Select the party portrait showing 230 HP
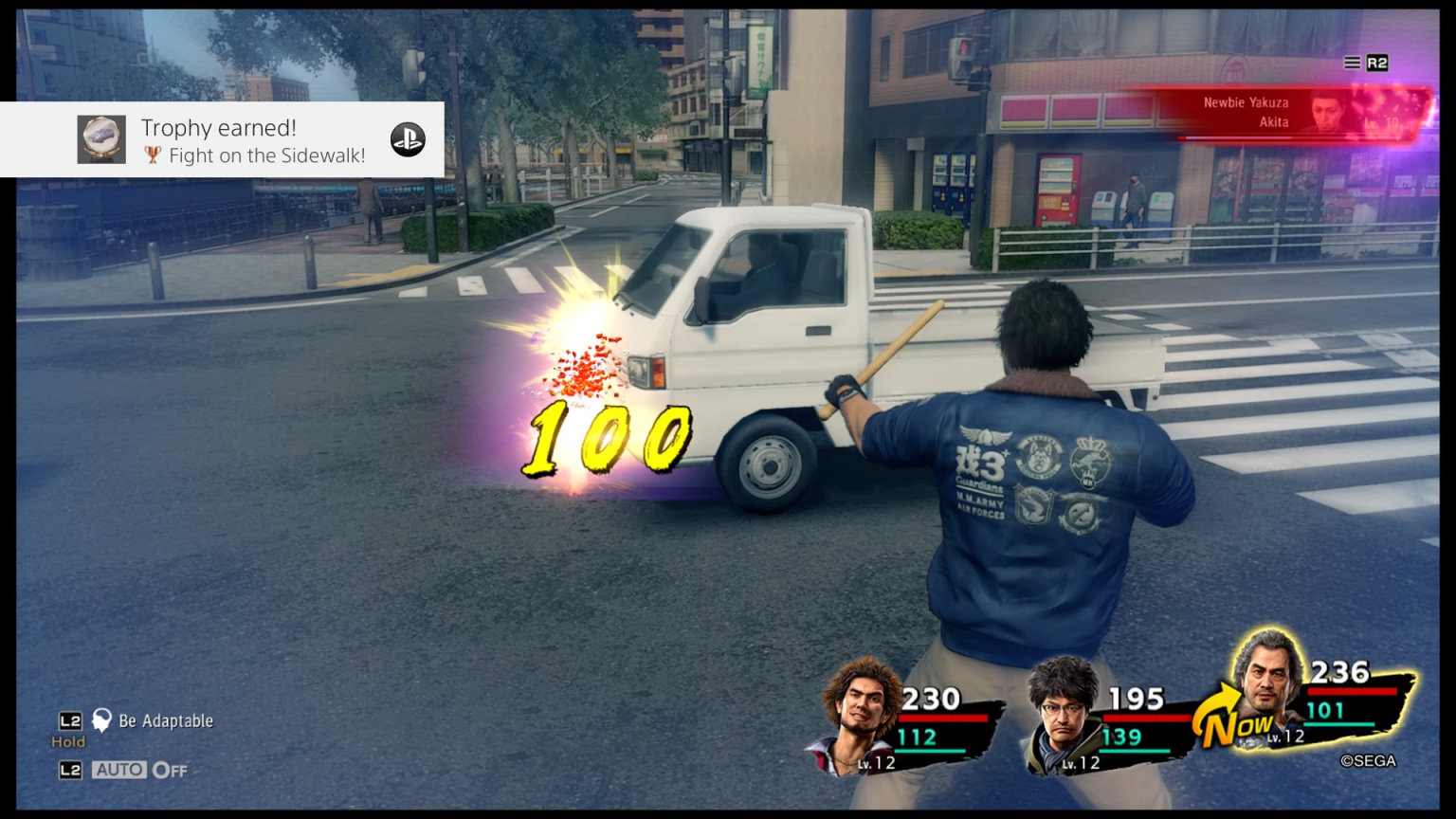 point(861,716)
